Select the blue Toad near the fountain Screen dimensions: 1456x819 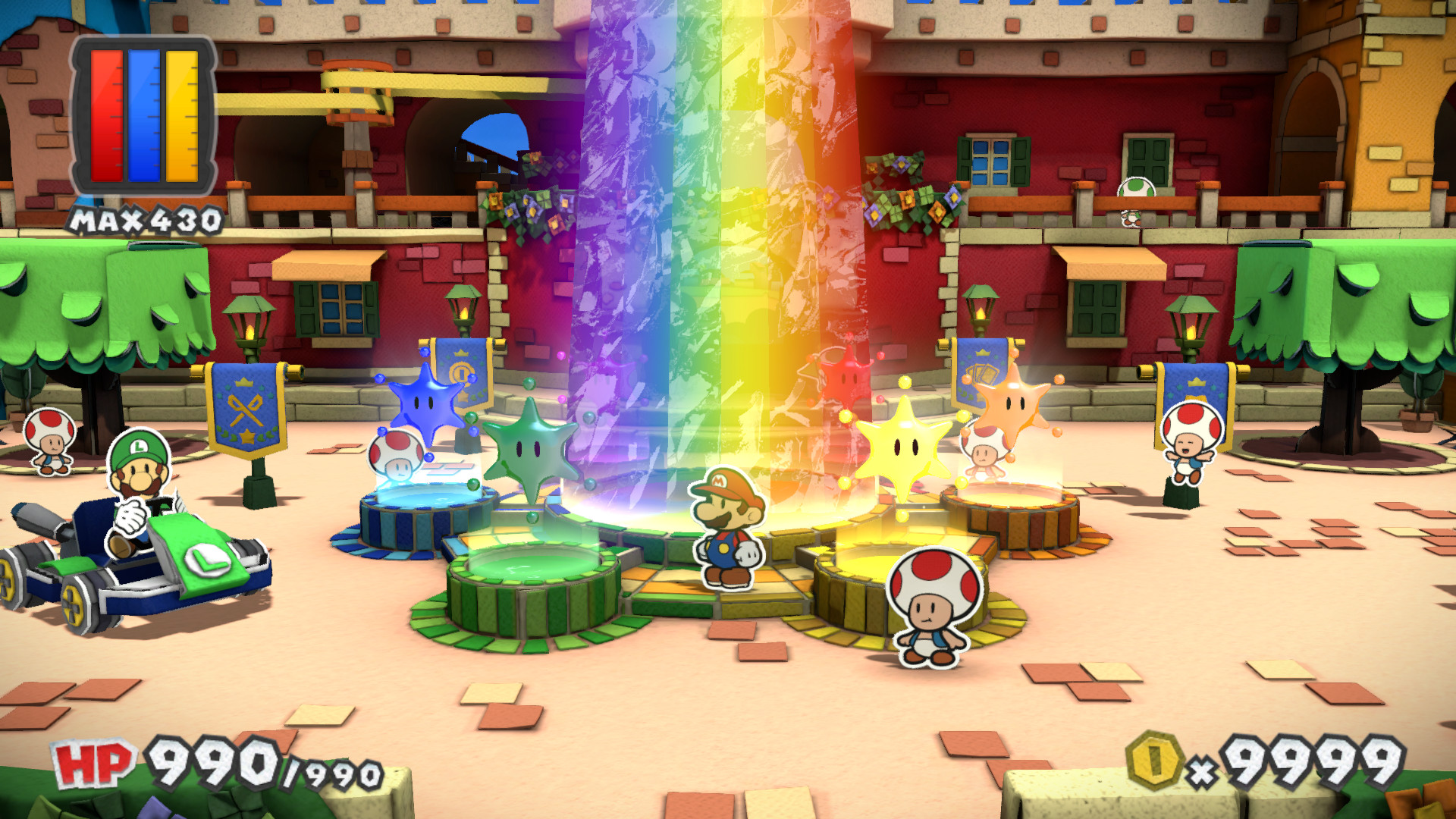pyautogui.click(x=394, y=455)
